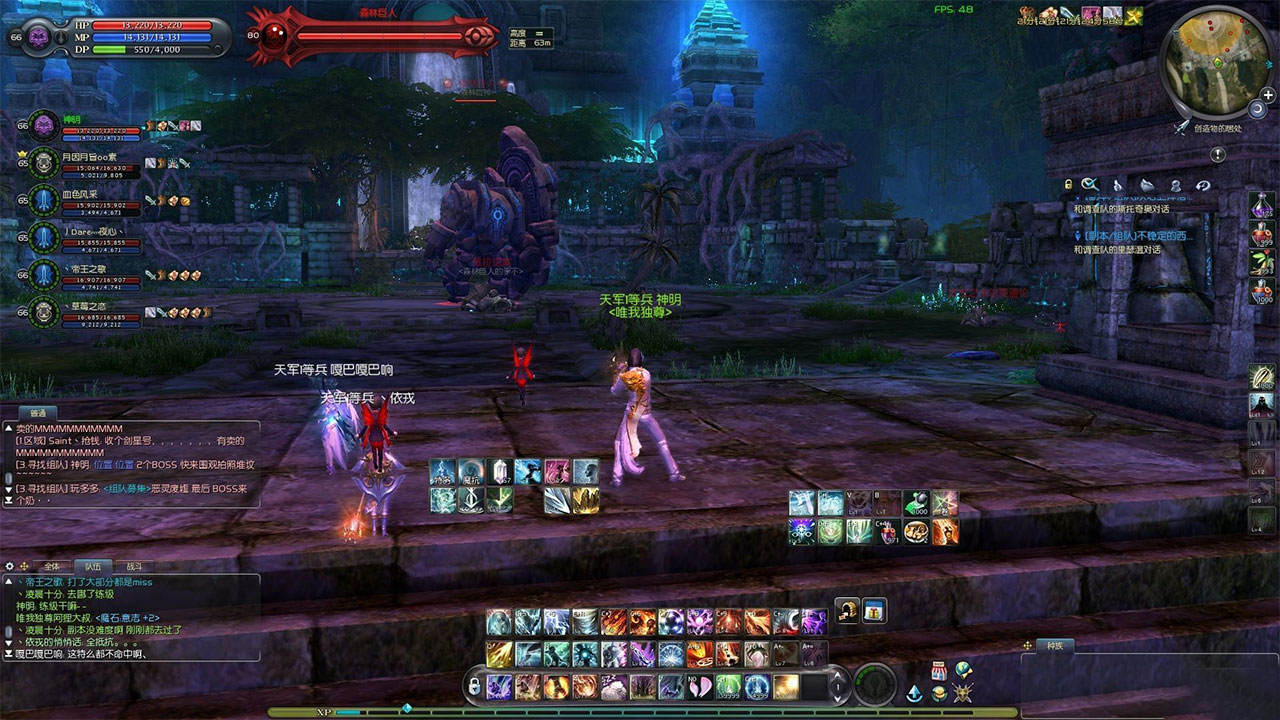
Task: Use the purple potion with count 125
Action: (x=1261, y=207)
